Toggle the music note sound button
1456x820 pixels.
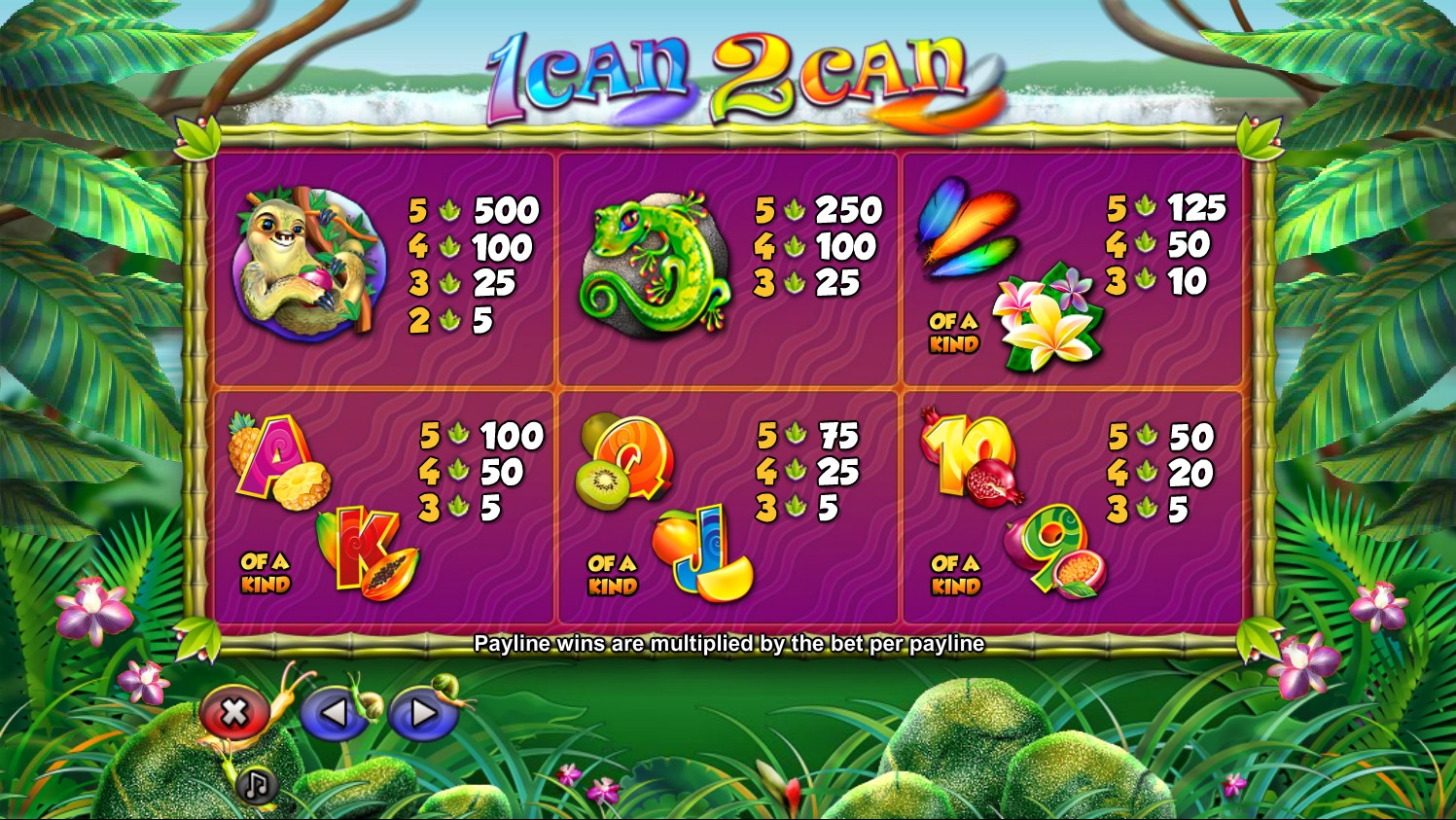(x=256, y=784)
